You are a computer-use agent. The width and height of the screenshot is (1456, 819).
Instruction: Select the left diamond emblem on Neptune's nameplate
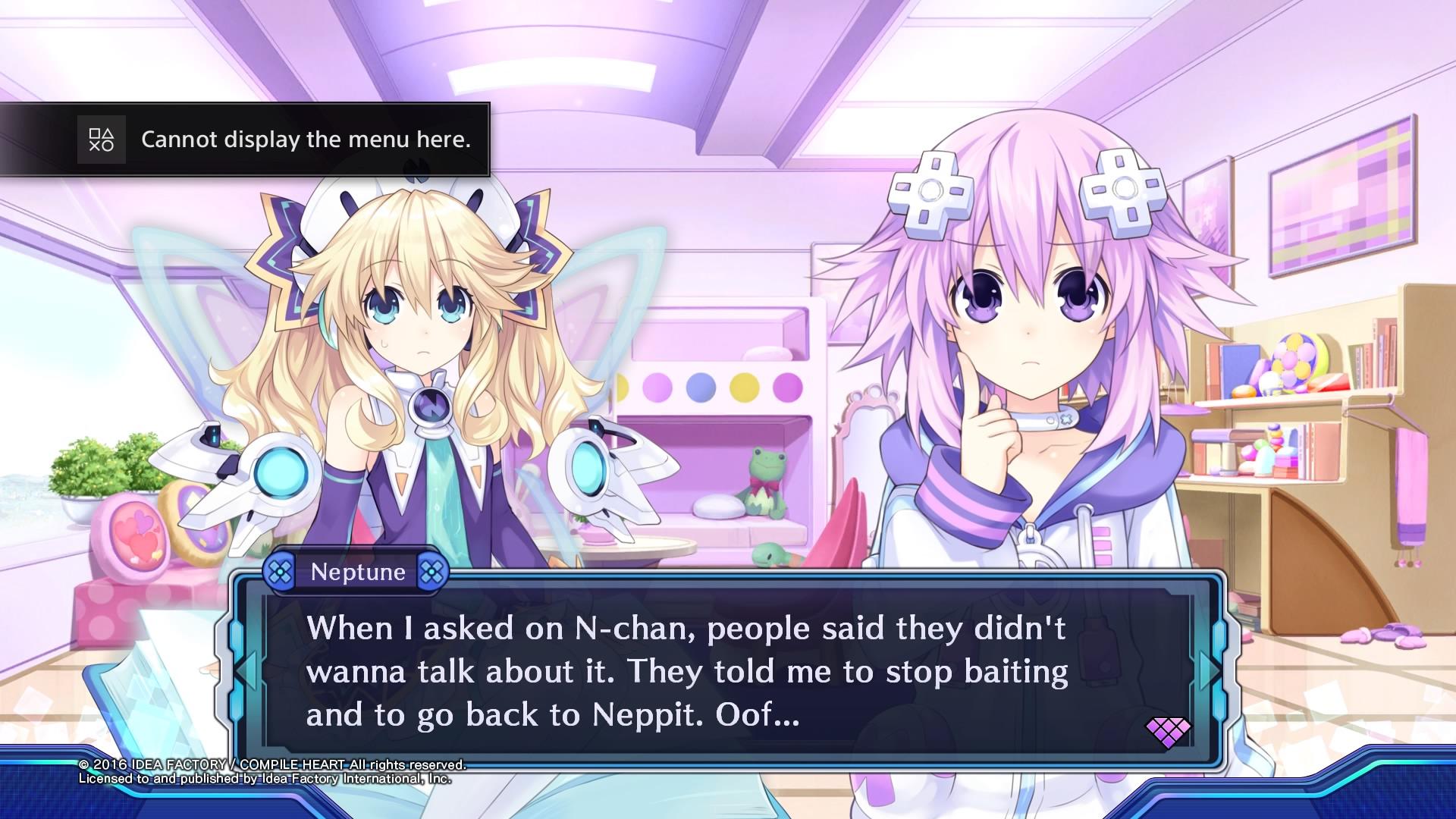(280, 572)
